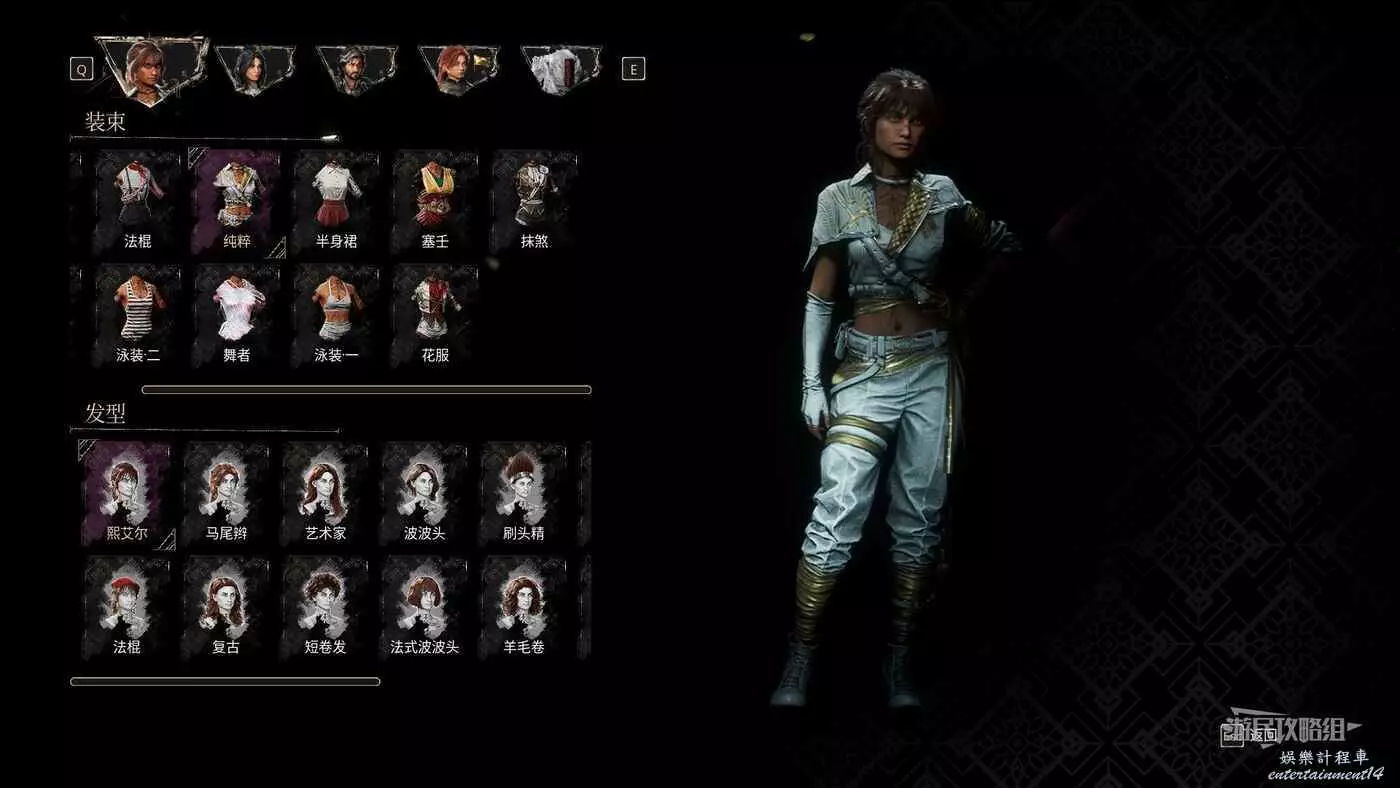Select the 波波头 bob hairstyle
Image resolution: width=1400 pixels, height=788 pixels.
(424, 494)
